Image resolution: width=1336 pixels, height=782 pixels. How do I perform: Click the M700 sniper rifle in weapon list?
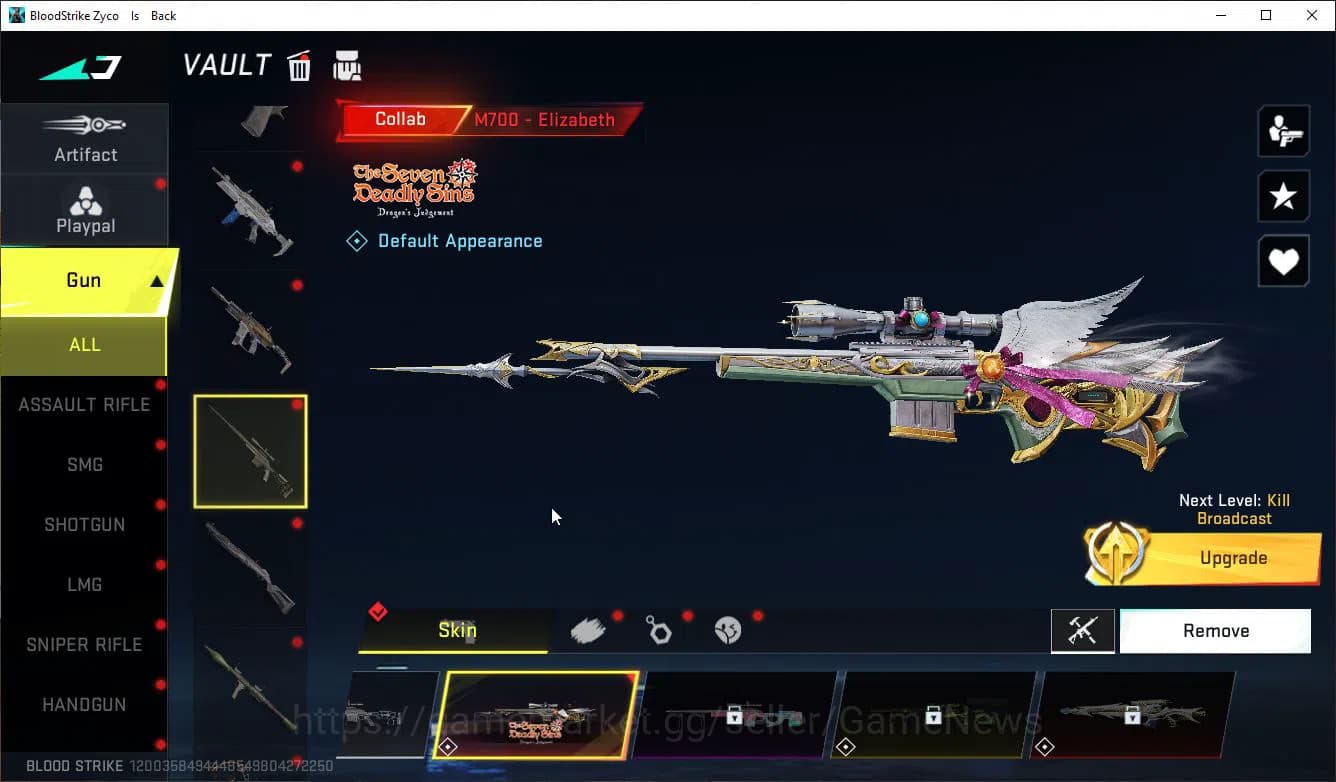(x=249, y=451)
